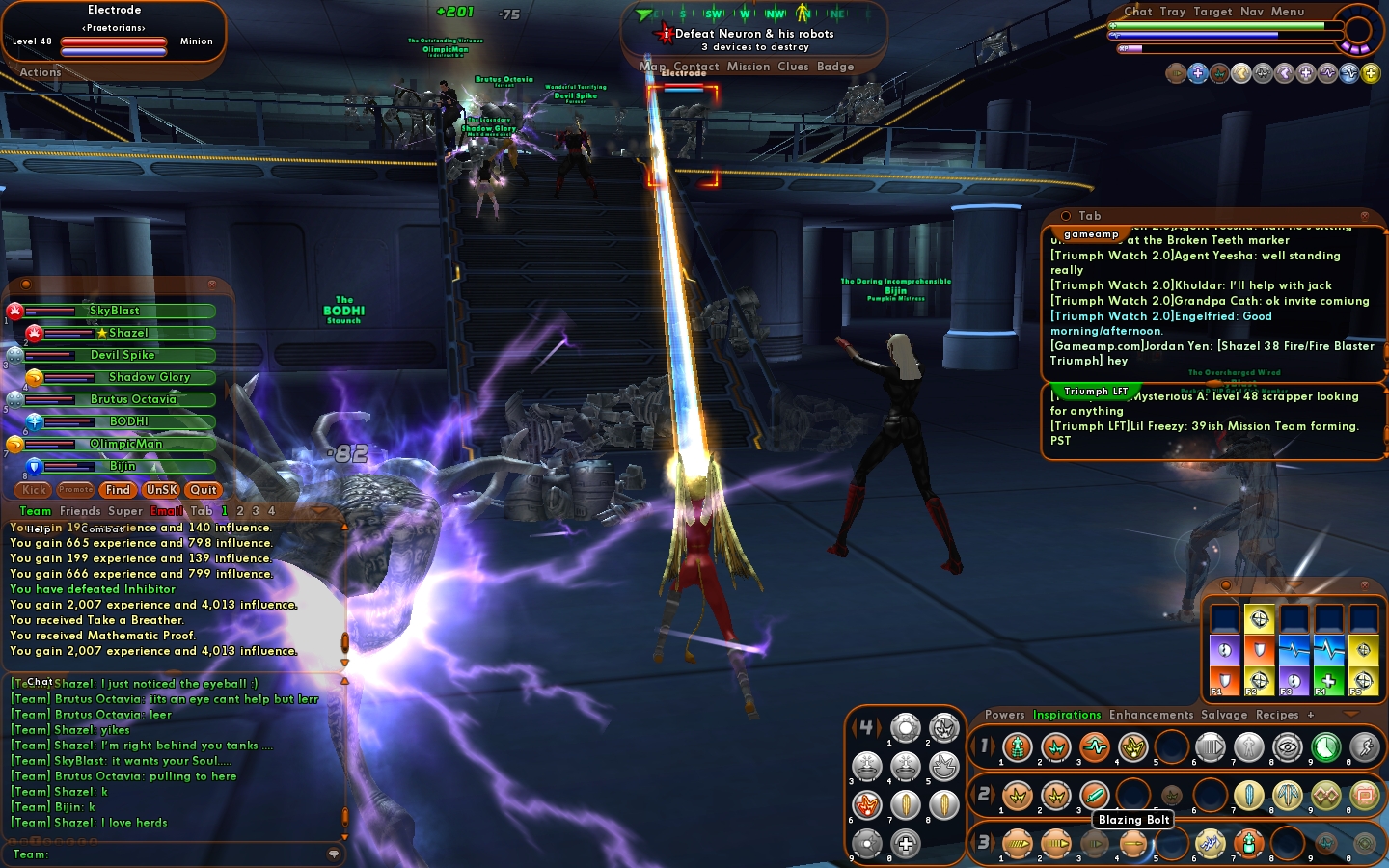The width and height of the screenshot is (1389, 868).
Task: Open the Inspirations tab
Action: point(1067,715)
